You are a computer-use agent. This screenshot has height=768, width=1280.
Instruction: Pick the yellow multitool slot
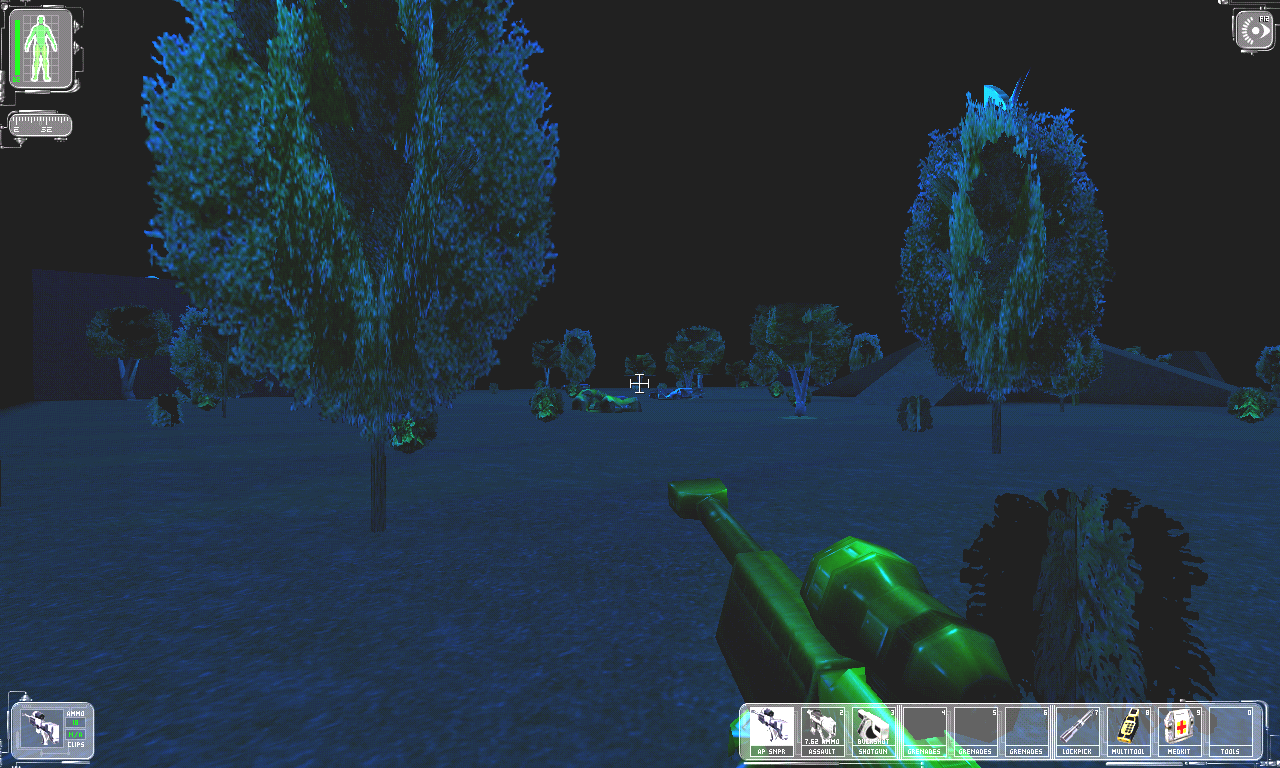click(x=1129, y=731)
